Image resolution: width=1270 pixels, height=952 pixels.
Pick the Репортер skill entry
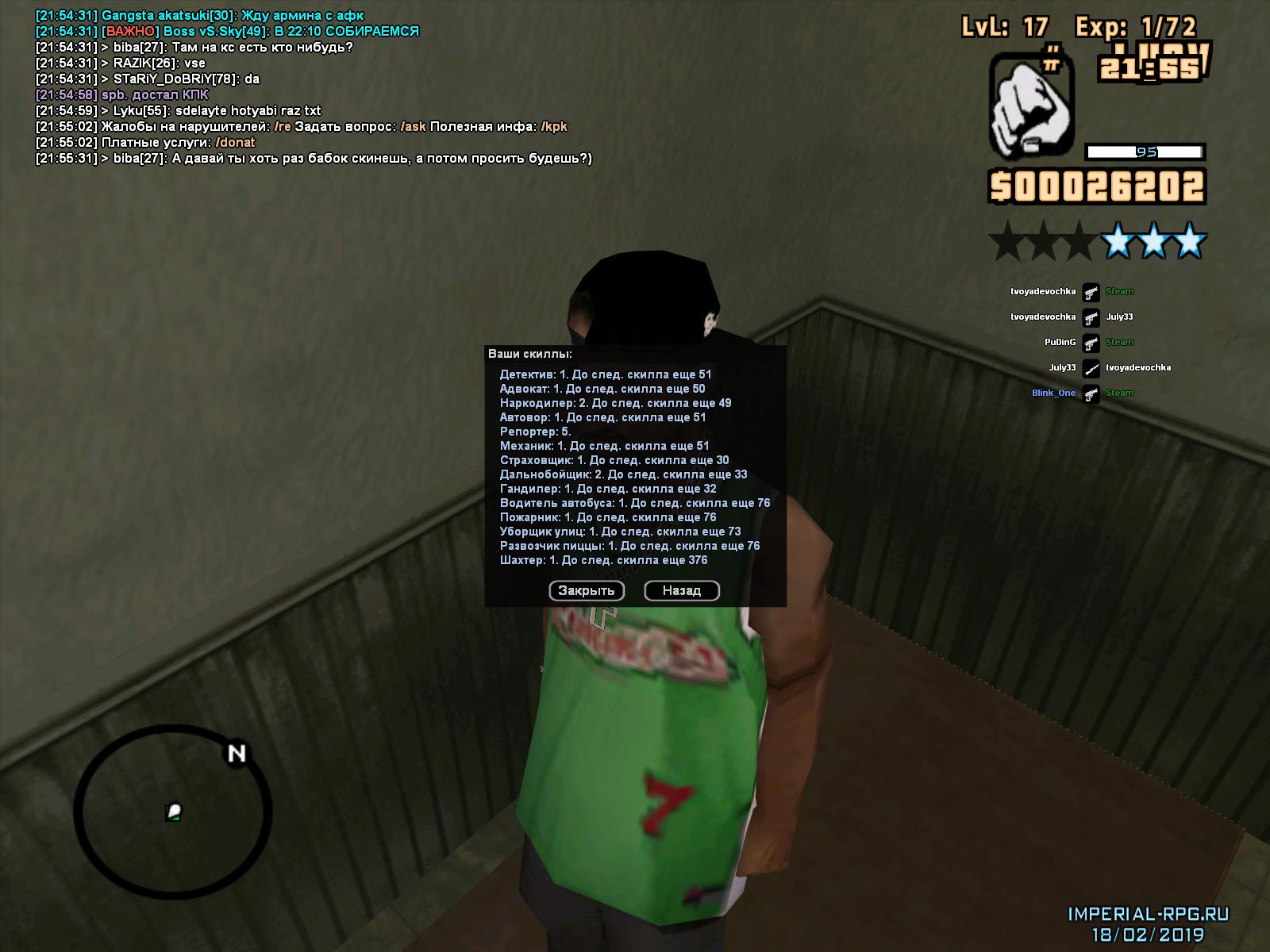[535, 432]
